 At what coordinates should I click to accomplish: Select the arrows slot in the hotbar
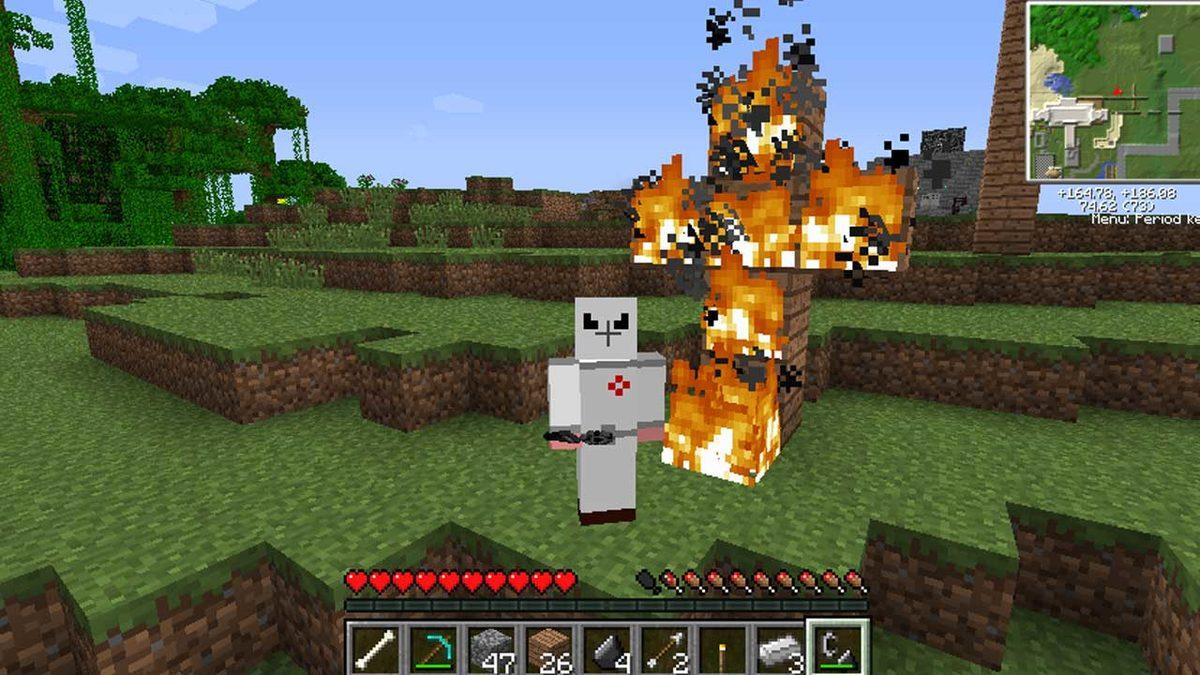click(664, 648)
